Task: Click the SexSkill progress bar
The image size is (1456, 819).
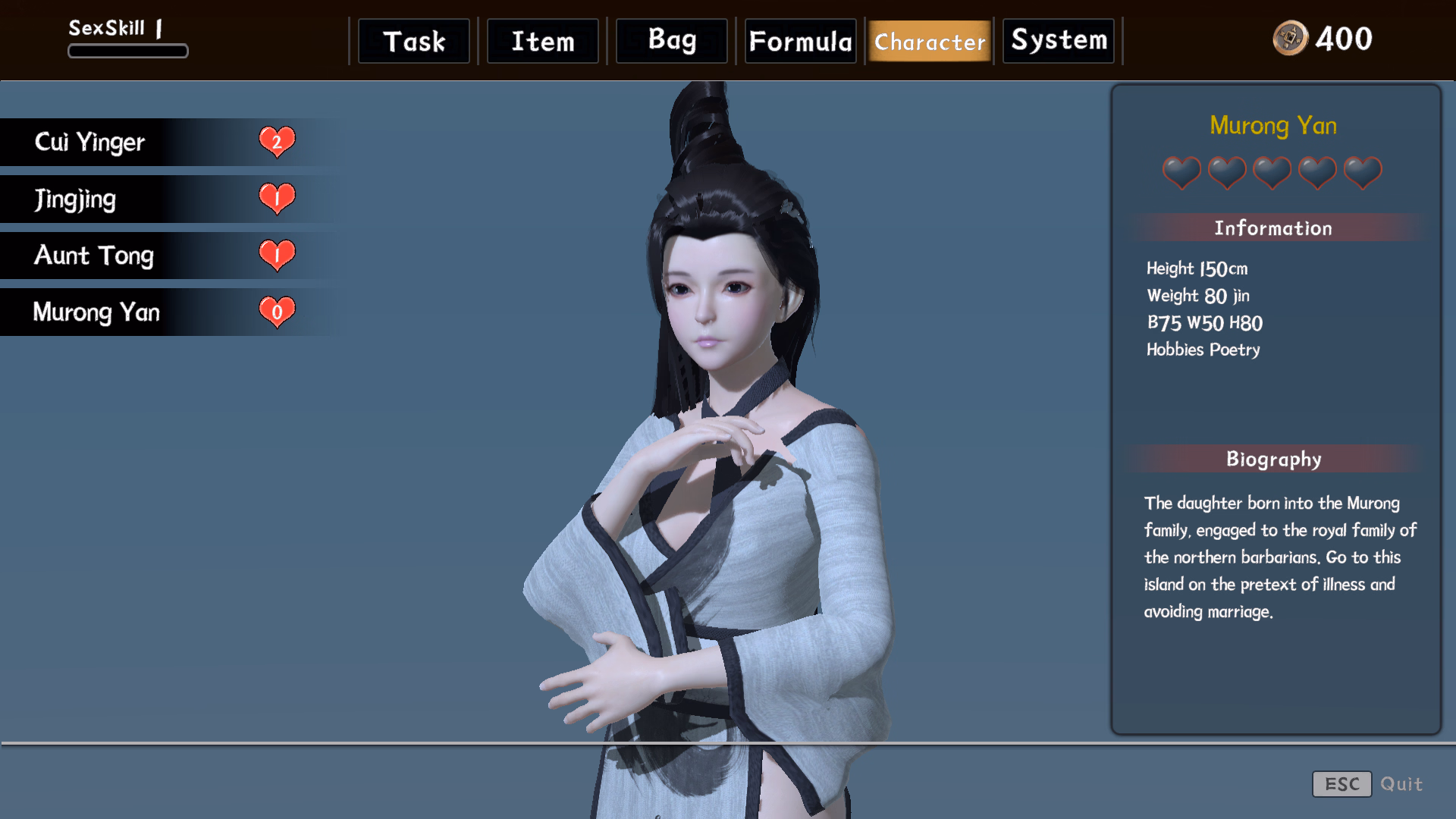Action: pos(127,50)
